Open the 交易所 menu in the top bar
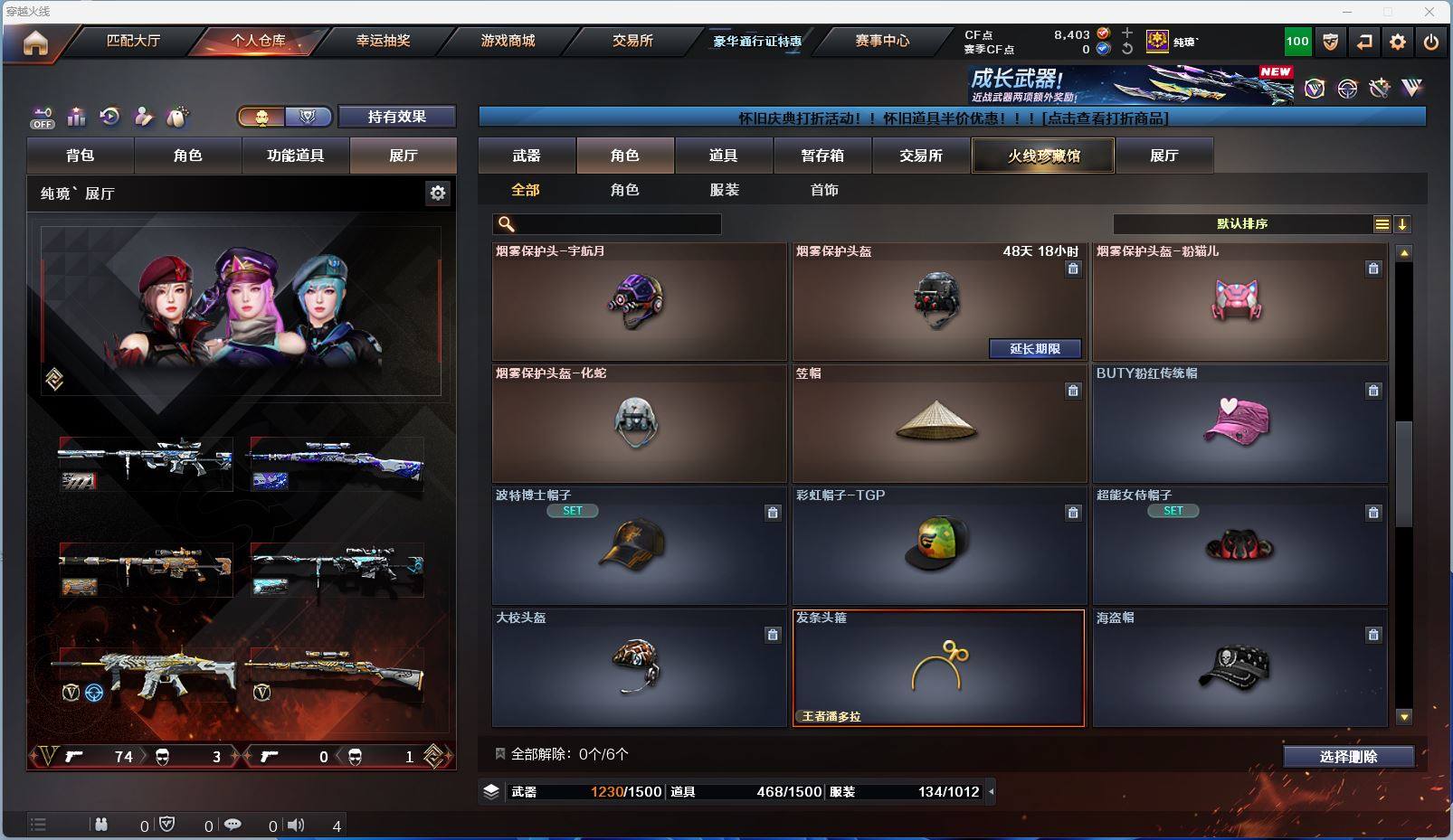The height and width of the screenshot is (840, 1453). (632, 41)
